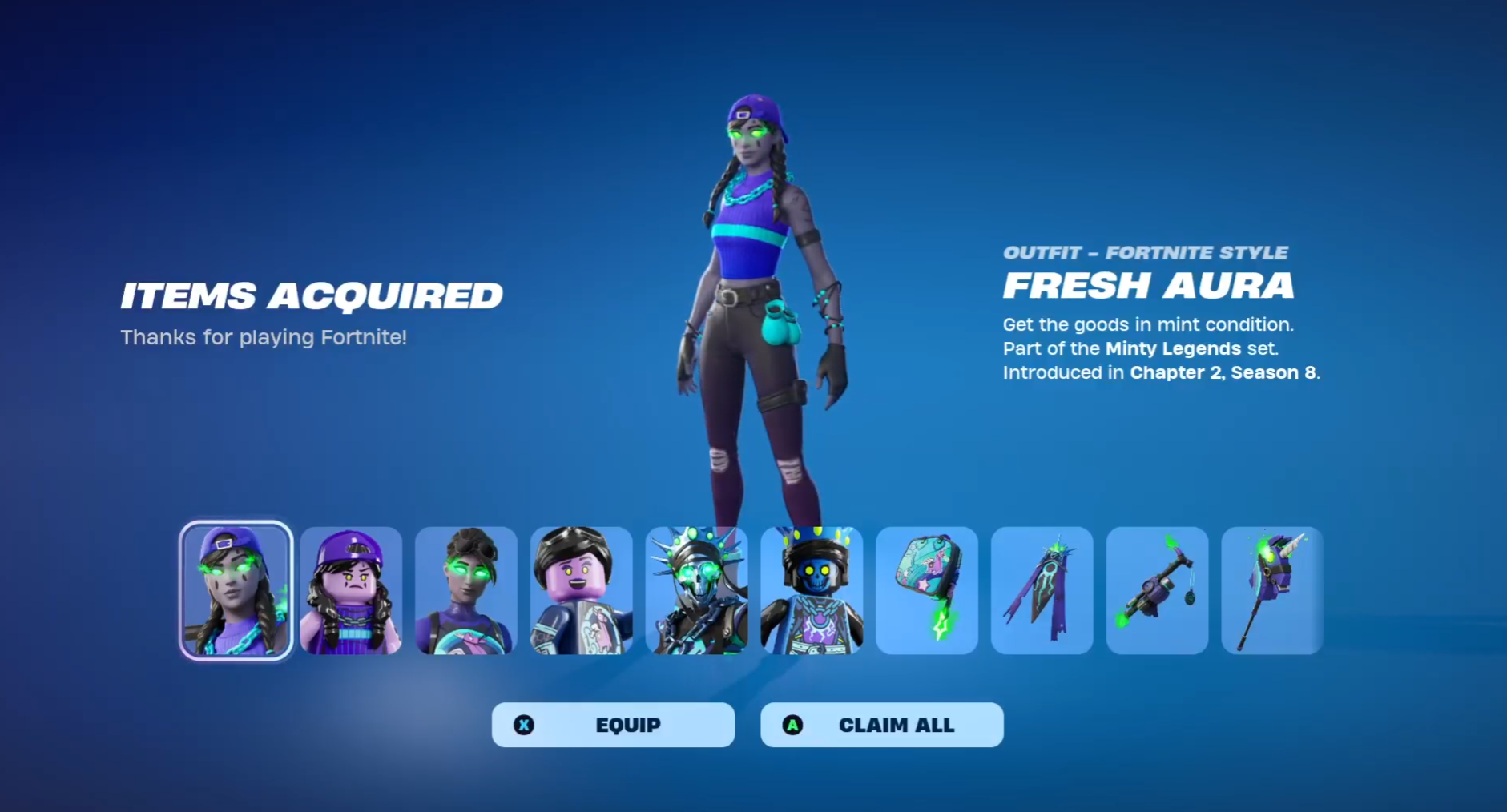
Task: Claim all acquired items
Action: [x=881, y=725]
